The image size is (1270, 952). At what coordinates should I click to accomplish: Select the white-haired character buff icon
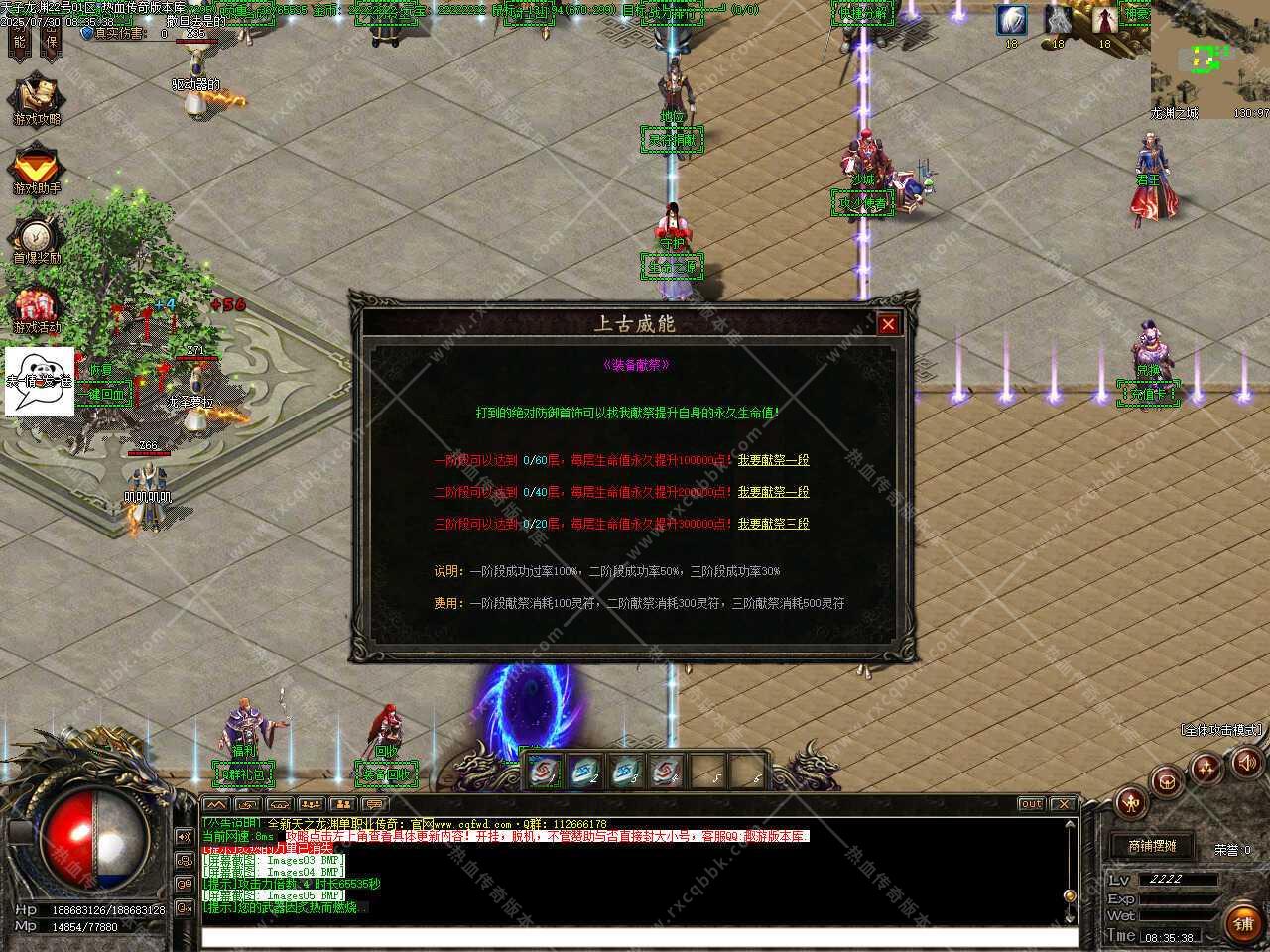coord(1012,20)
